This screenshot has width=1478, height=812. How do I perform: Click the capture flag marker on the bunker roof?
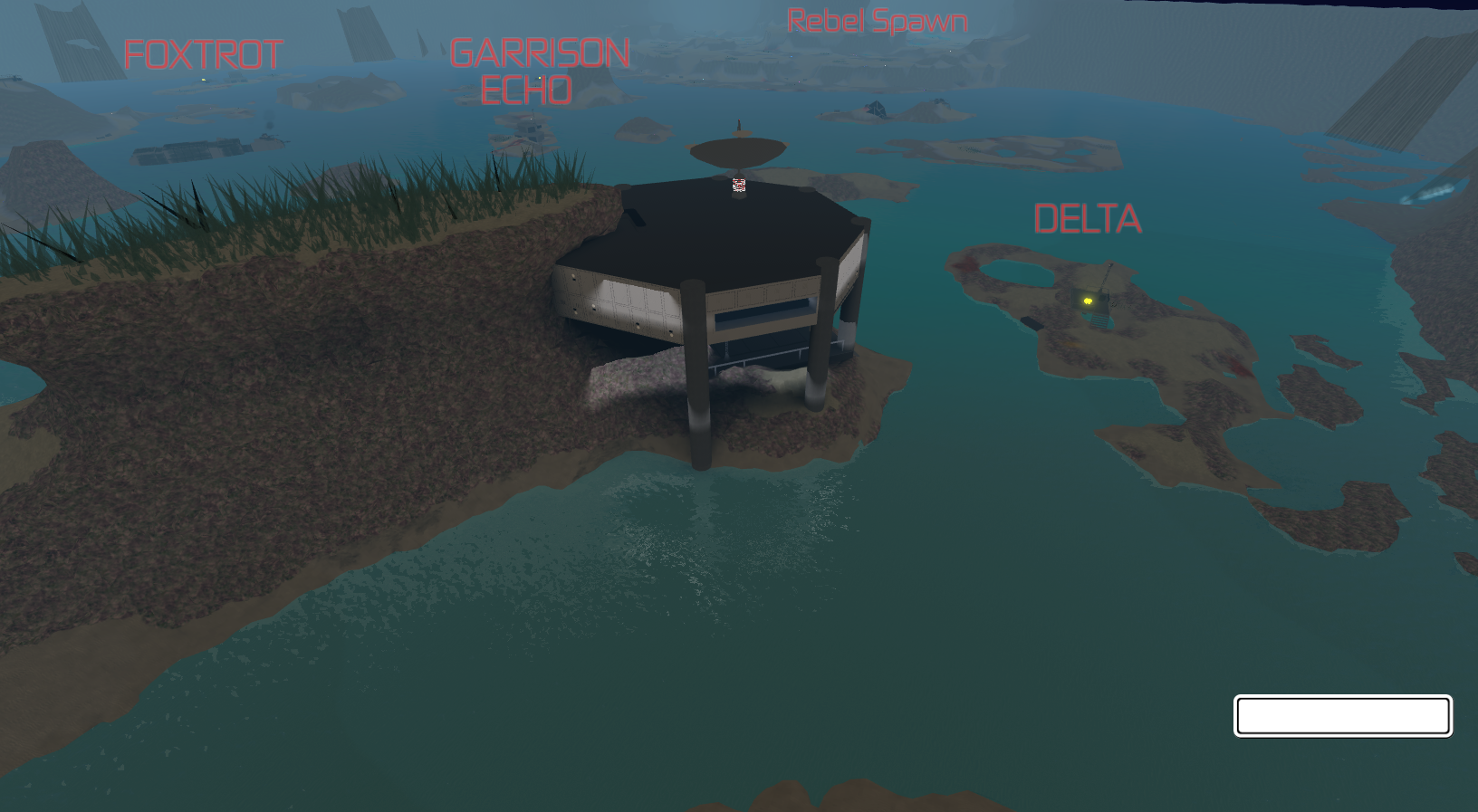[x=738, y=186]
